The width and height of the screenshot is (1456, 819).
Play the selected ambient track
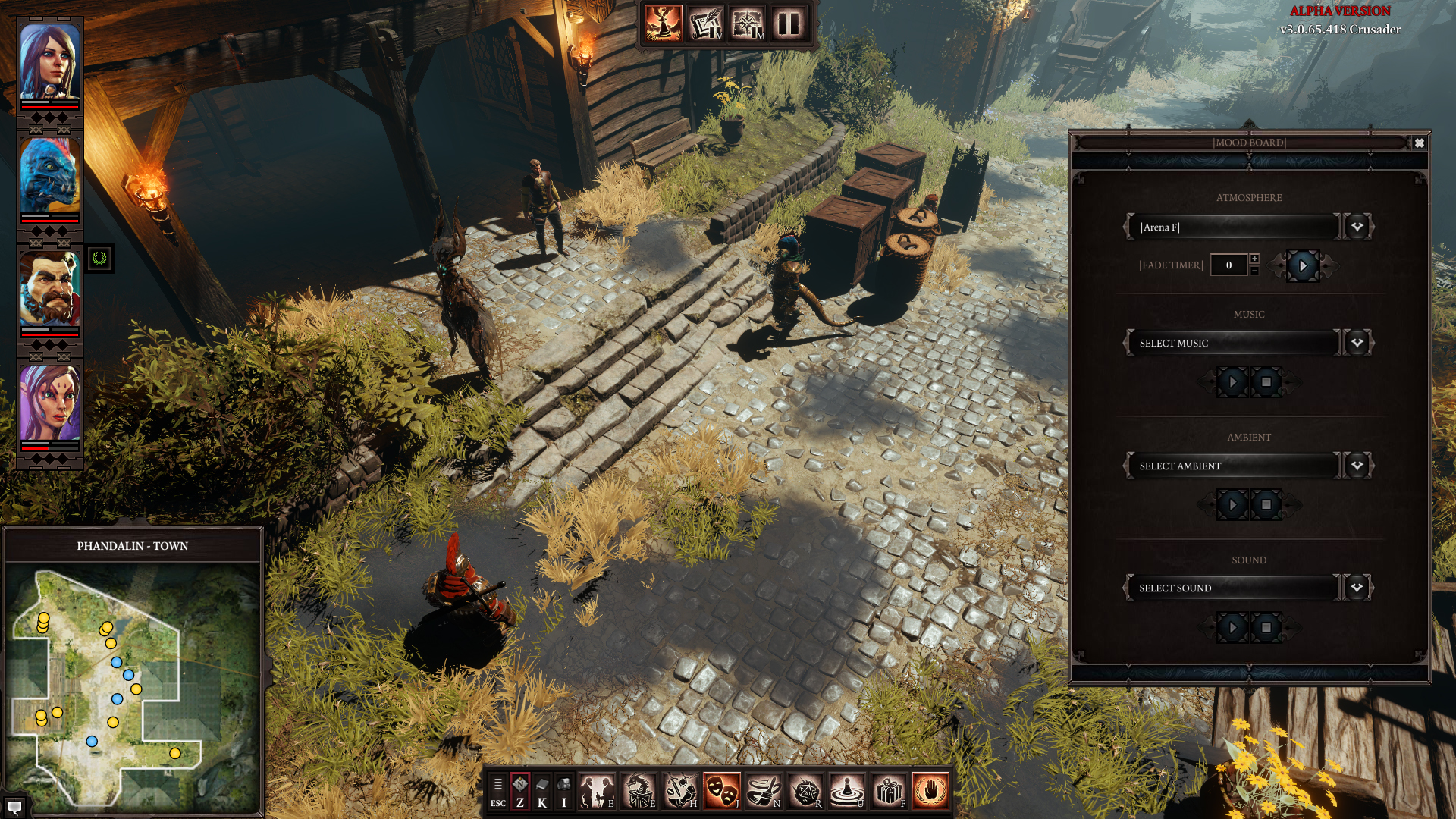tap(1232, 505)
